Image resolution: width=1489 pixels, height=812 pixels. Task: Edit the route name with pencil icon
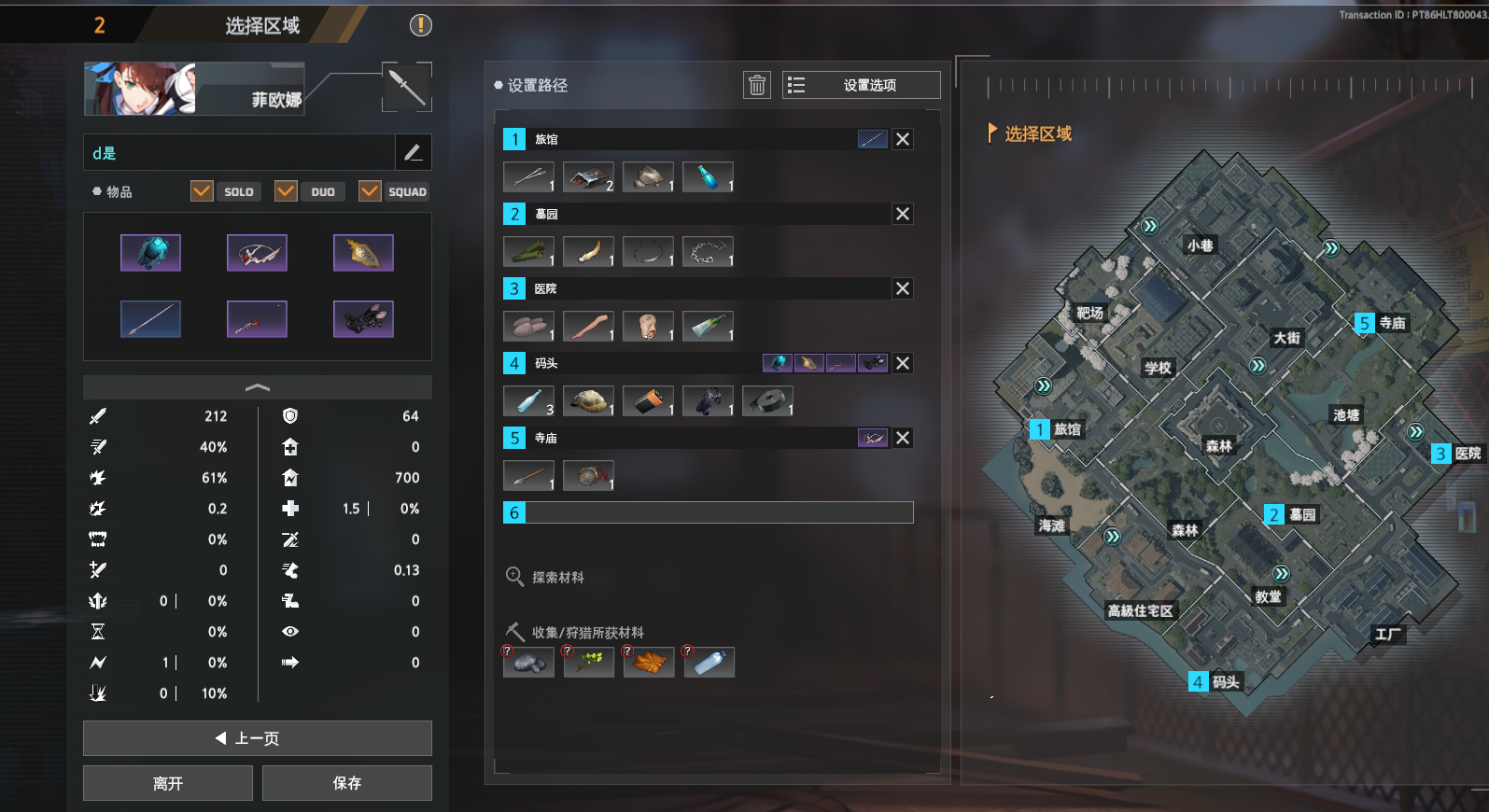pyautogui.click(x=413, y=152)
